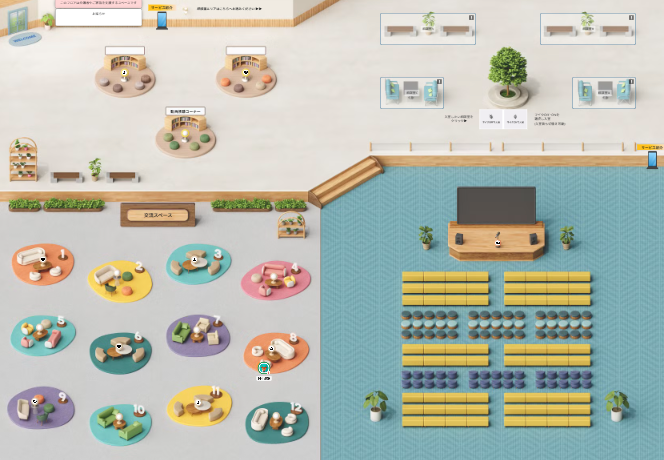
Task: Choose green sofa area number 10
Action: 119,423
